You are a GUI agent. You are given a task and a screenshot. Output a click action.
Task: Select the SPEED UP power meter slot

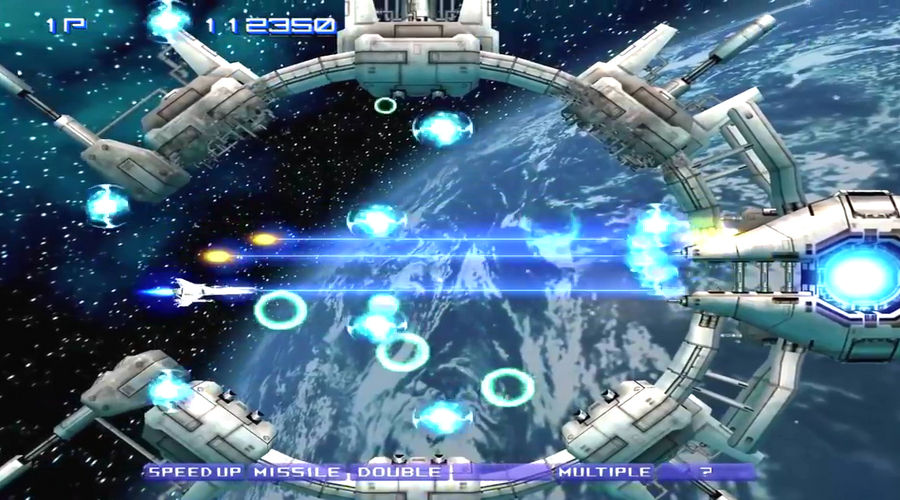(194, 471)
